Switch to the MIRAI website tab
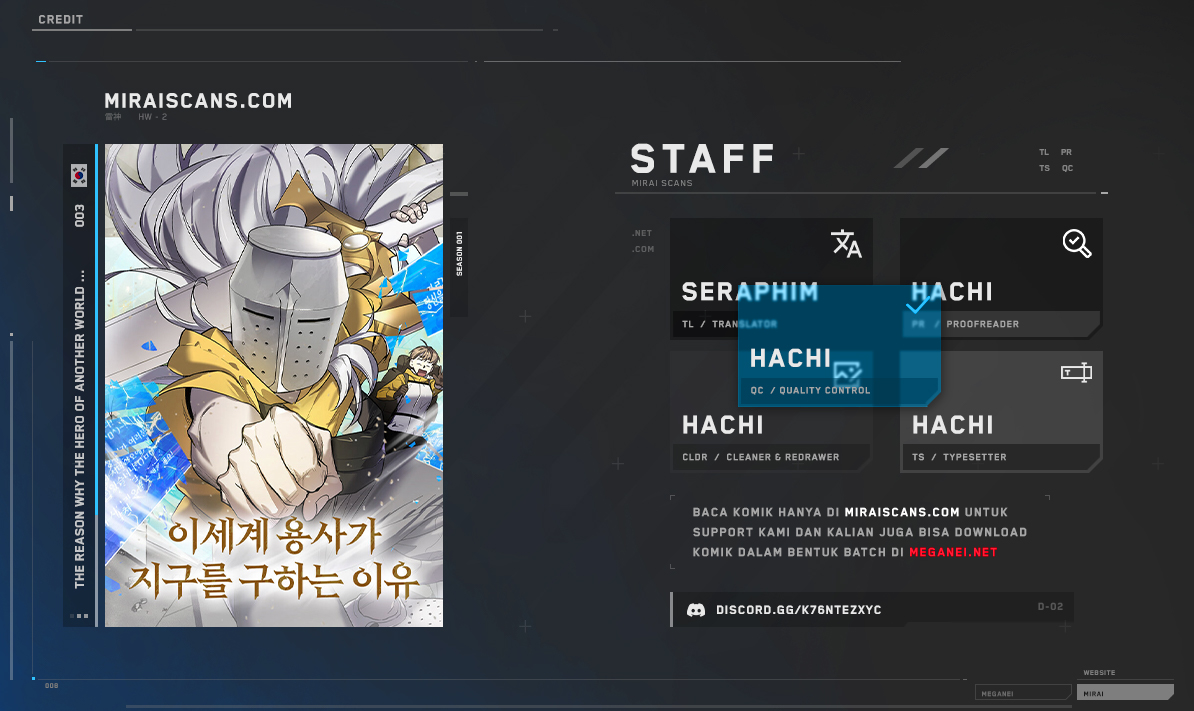This screenshot has width=1194, height=711. pyautogui.click(x=1125, y=692)
